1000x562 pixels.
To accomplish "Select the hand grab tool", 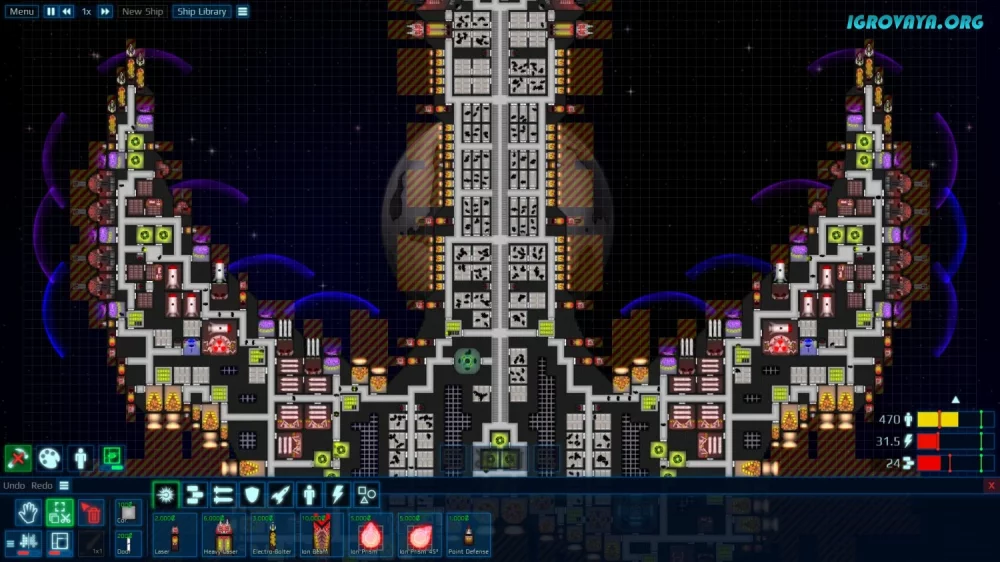I will pyautogui.click(x=28, y=514).
